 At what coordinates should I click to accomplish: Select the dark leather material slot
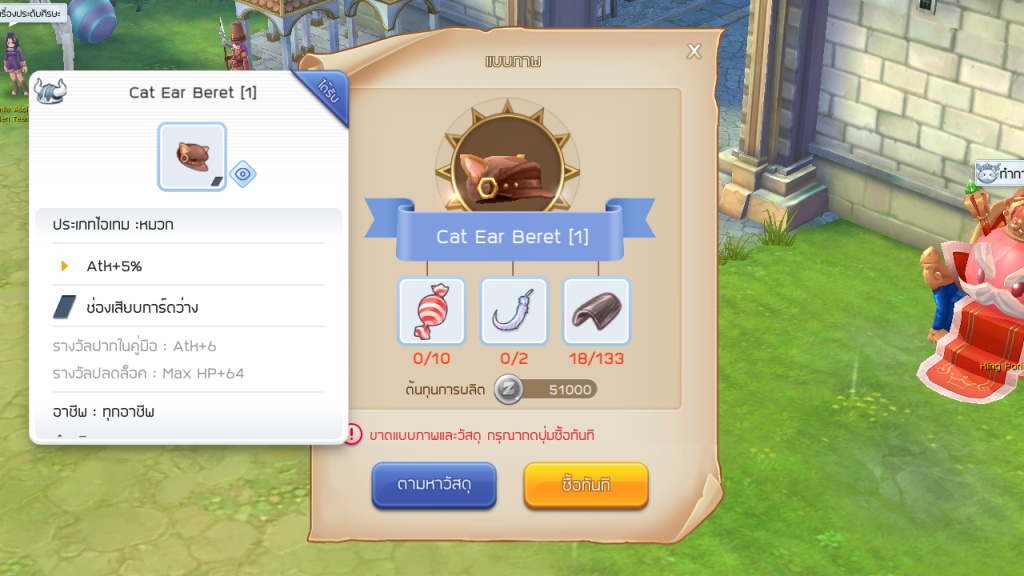coord(596,311)
